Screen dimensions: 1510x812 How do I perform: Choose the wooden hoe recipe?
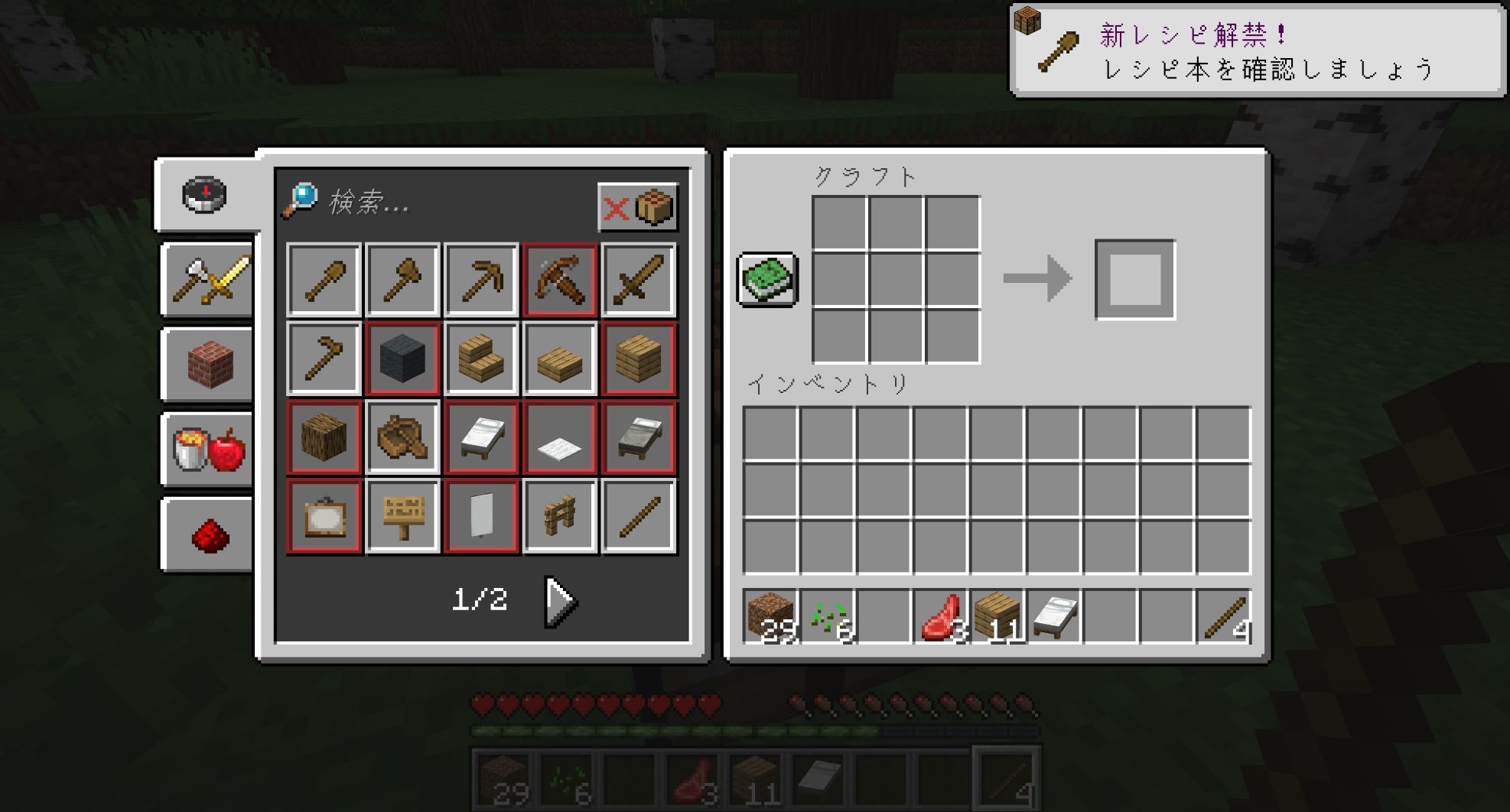coord(324,359)
